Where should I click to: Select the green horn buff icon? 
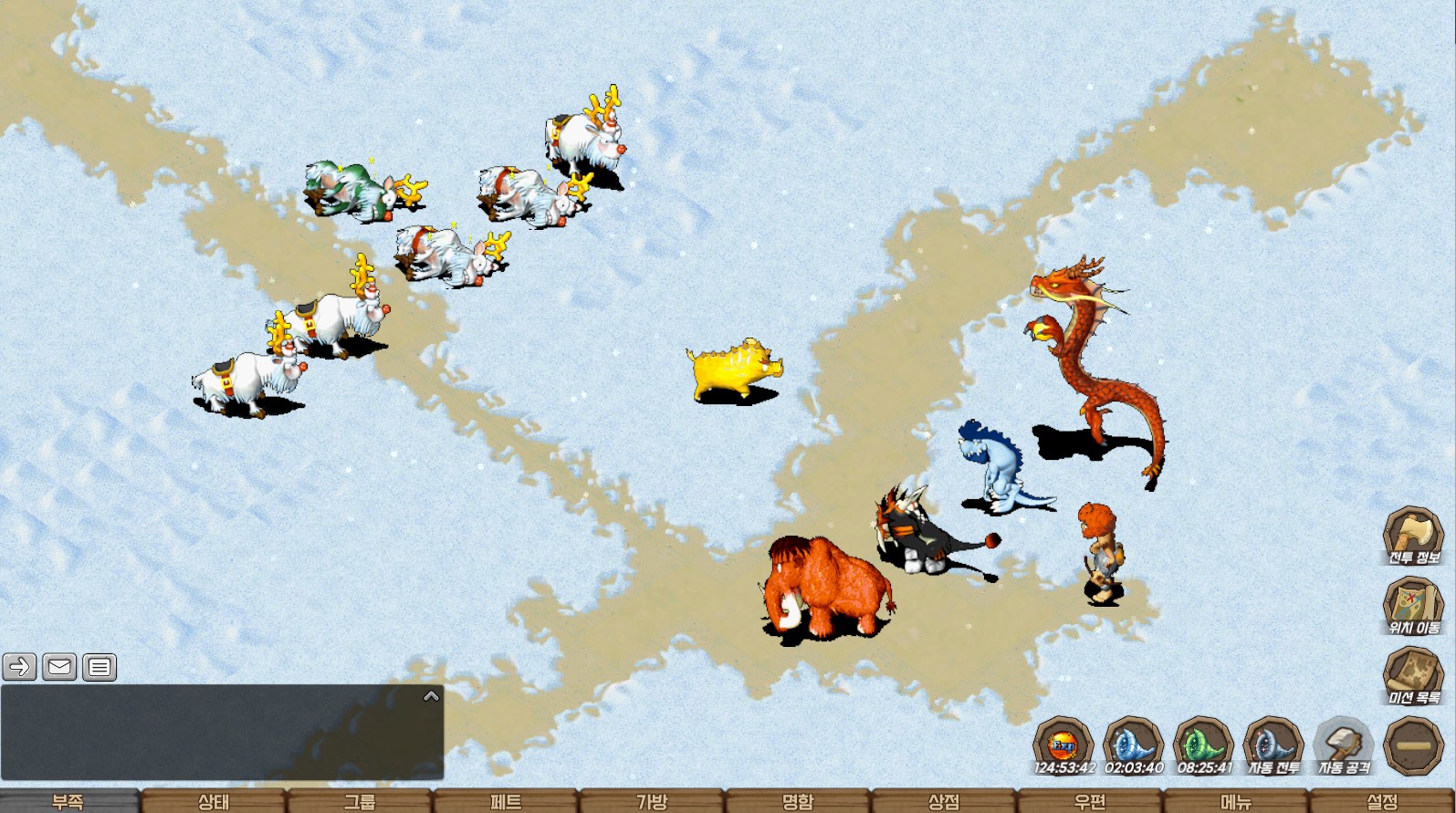click(1203, 746)
